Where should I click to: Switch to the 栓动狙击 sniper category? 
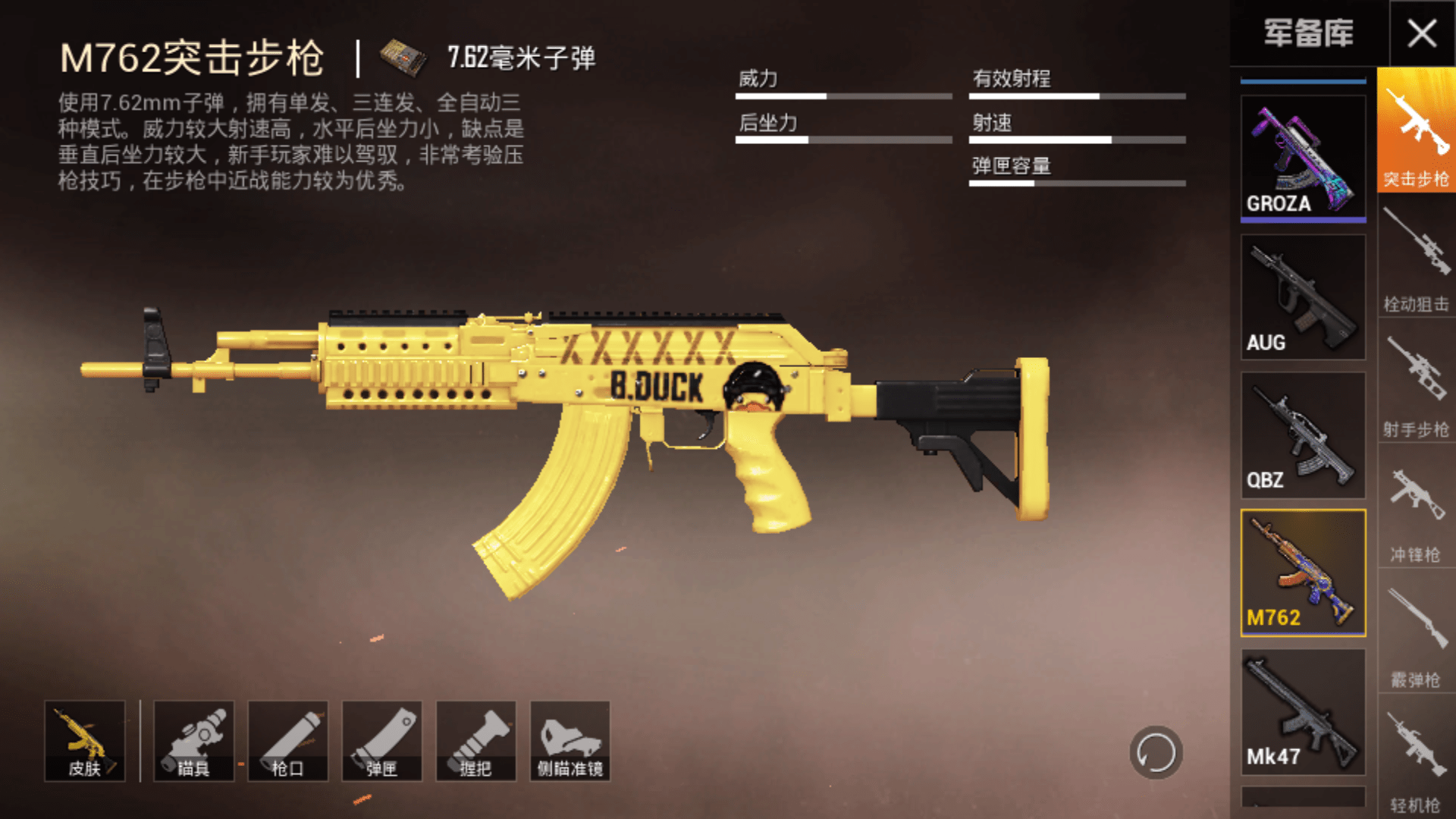click(x=1415, y=262)
